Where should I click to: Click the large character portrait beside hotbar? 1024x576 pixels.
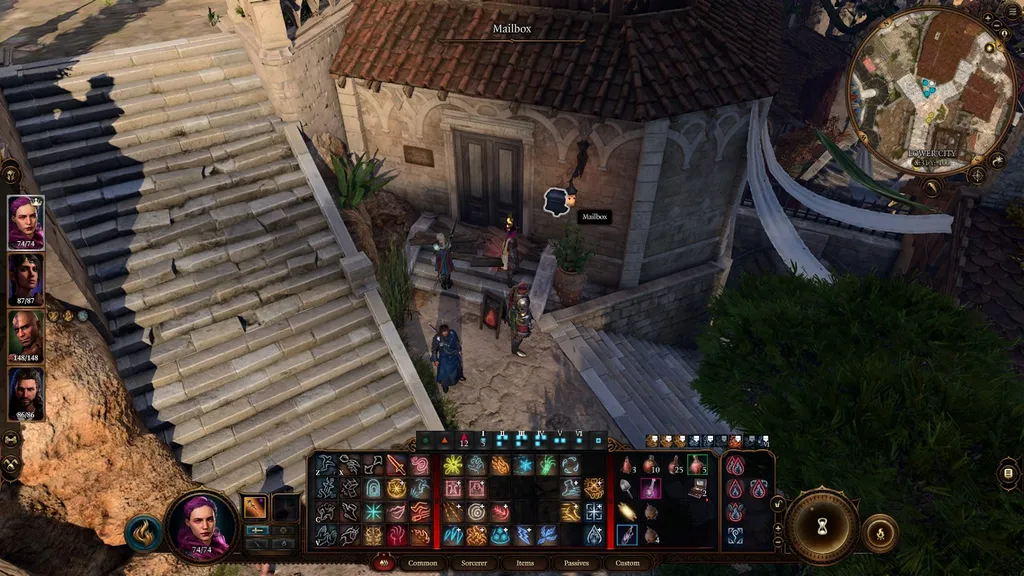coord(201,525)
